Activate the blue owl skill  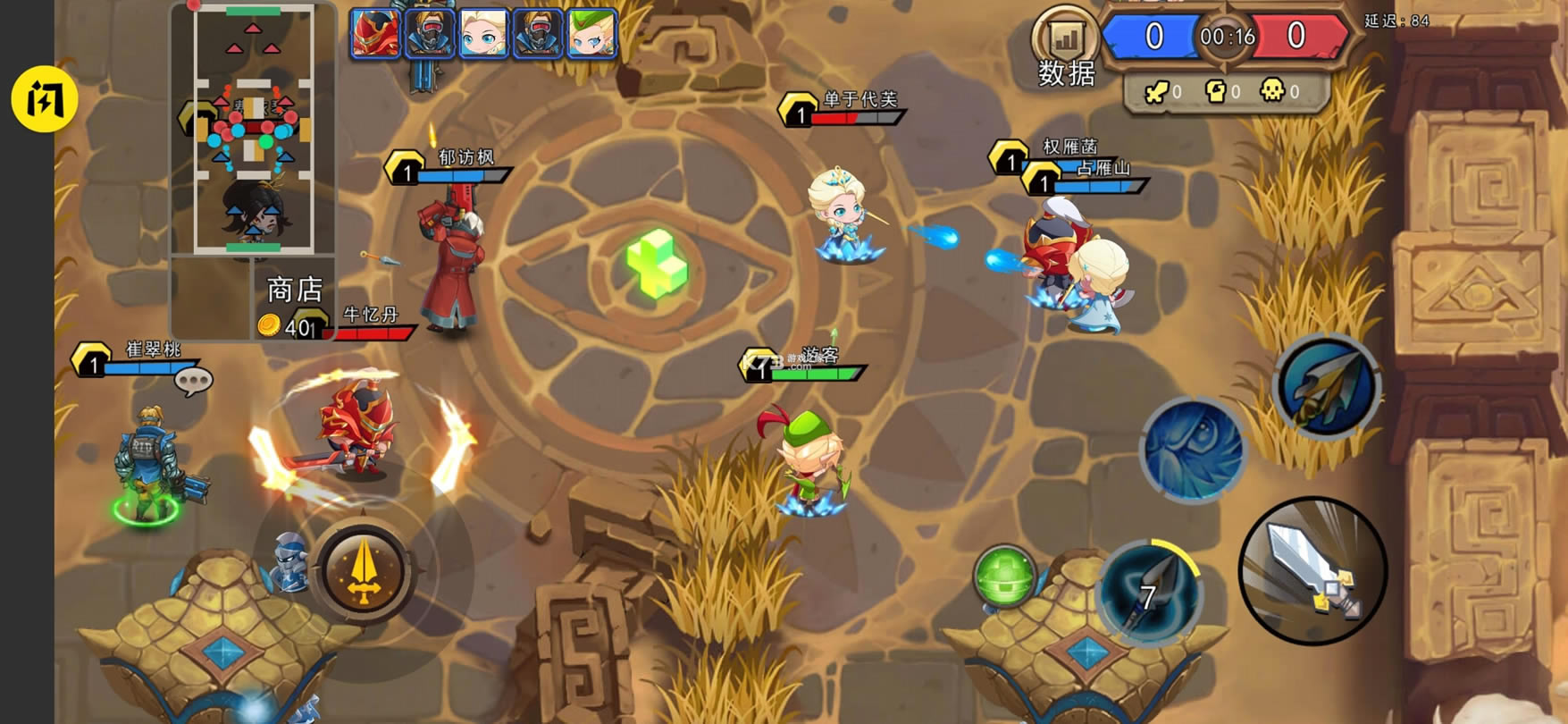1193,450
